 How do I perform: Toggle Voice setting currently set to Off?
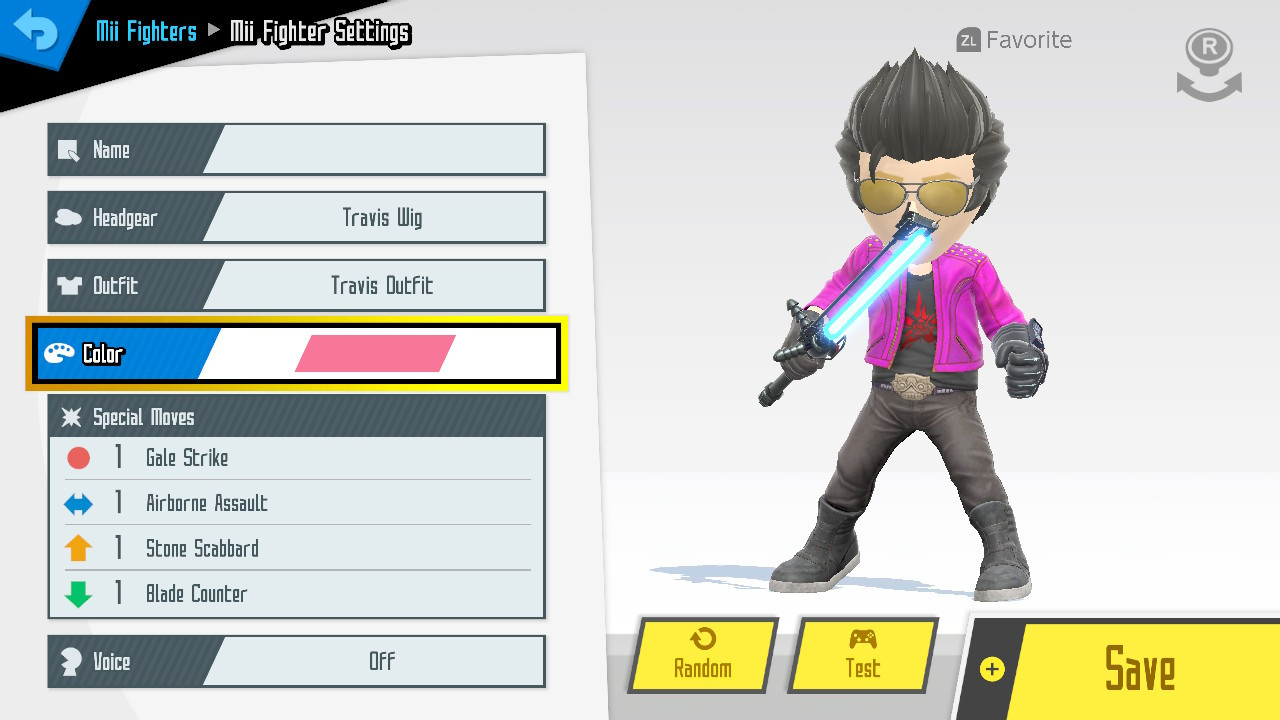pos(383,661)
